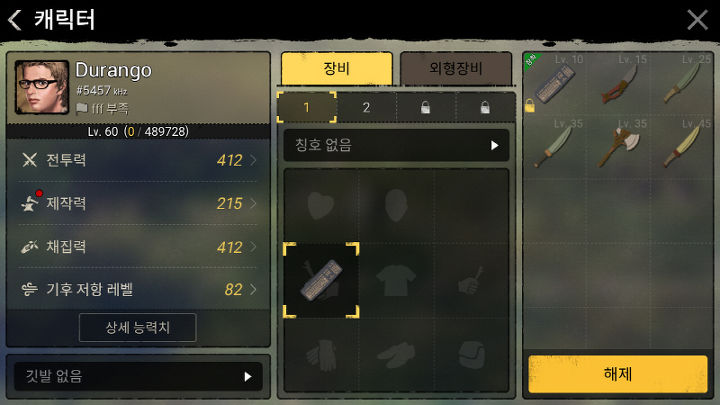The height and width of the screenshot is (405, 720).
Task: Go back using the top-left arrow
Action: pos(14,19)
